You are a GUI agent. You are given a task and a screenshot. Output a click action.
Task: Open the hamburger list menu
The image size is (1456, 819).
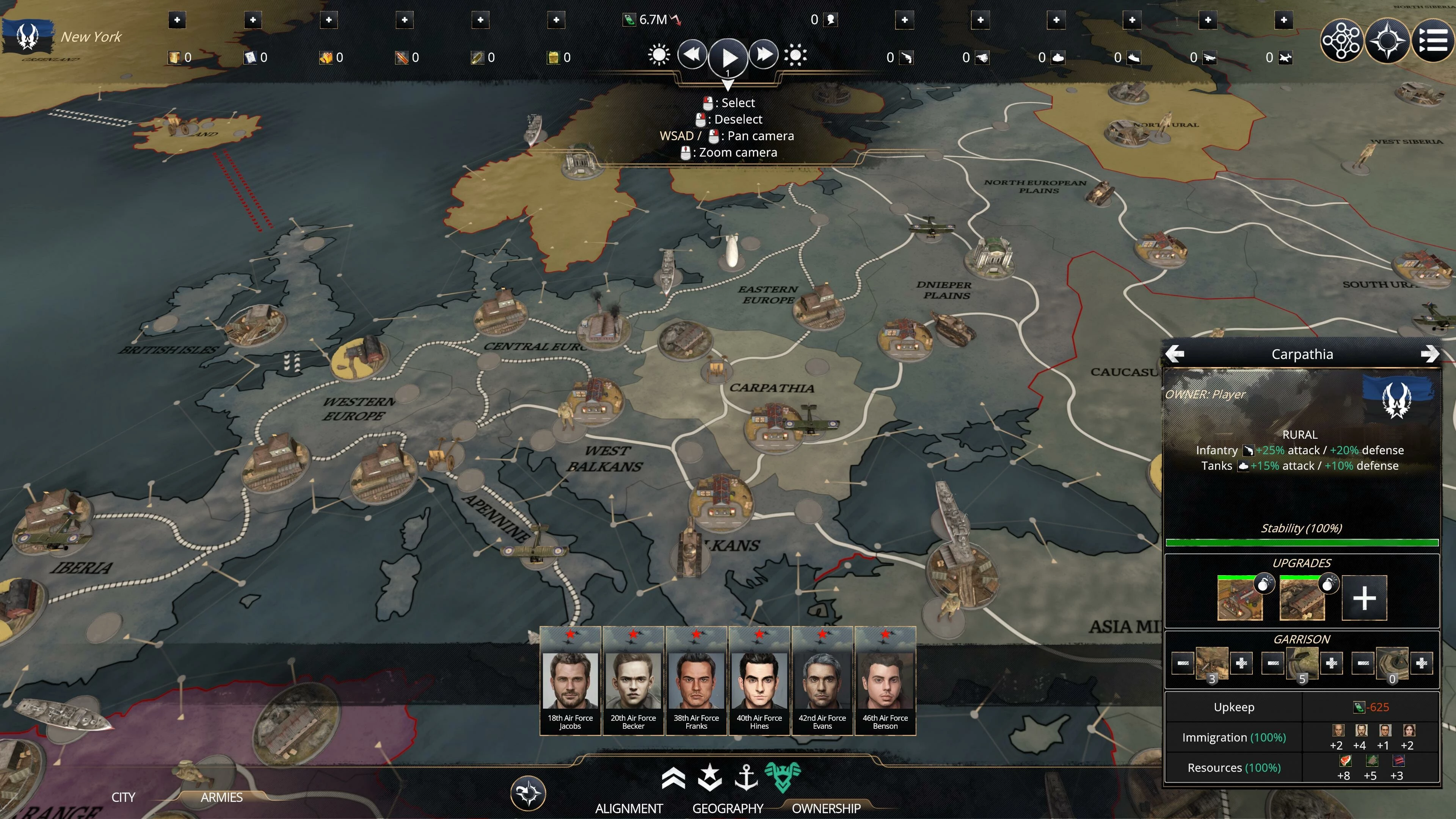tap(1434, 40)
